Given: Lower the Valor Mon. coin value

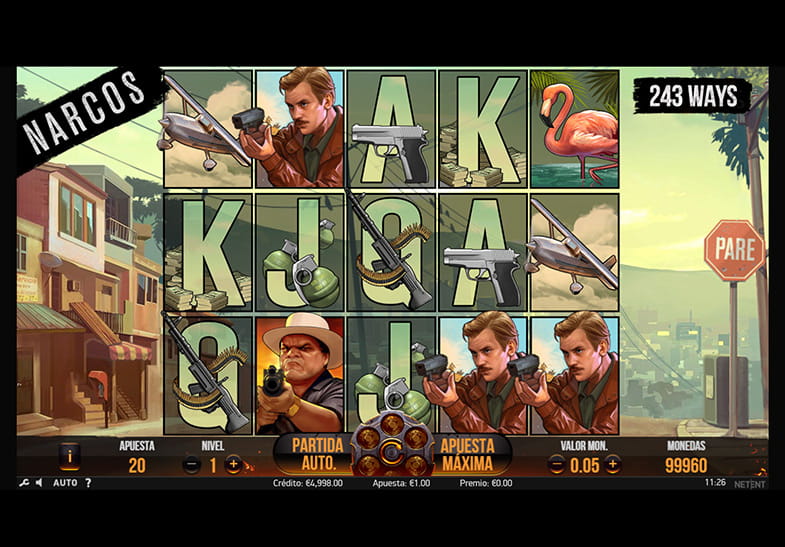Looking at the screenshot, I should point(558,464).
